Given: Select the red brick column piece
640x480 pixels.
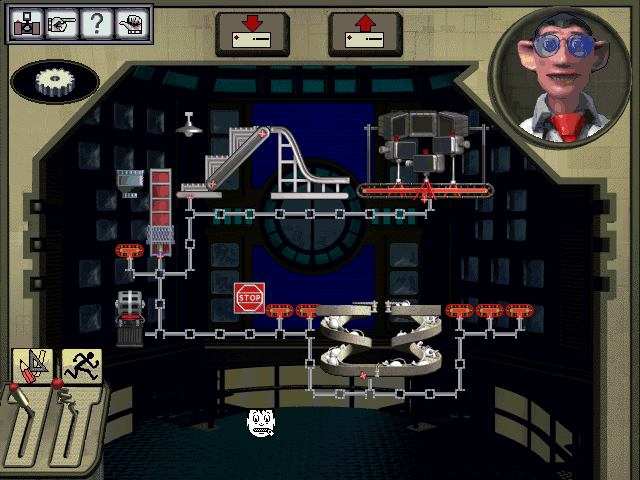Looking at the screenshot, I should (160, 200).
